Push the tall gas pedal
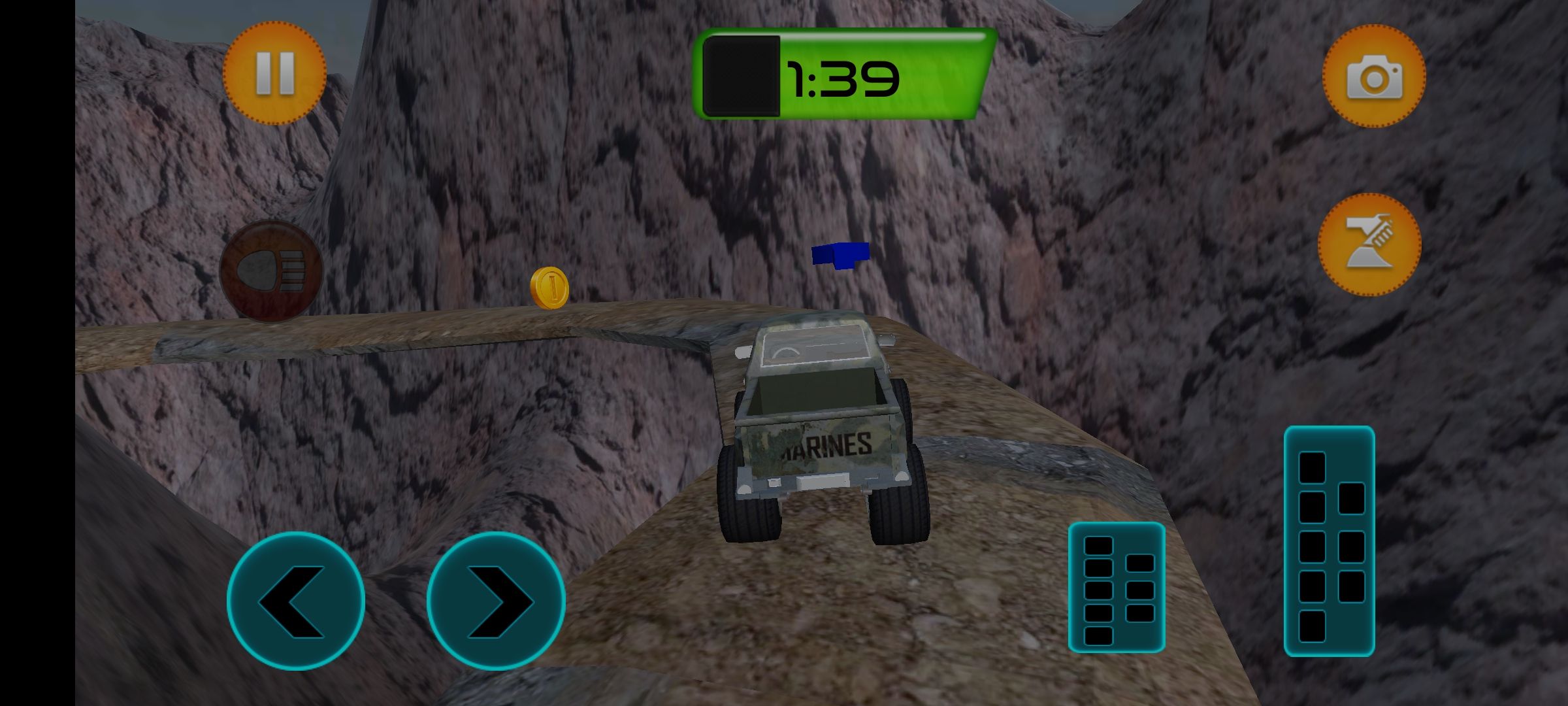This screenshot has width=1568, height=706. (1329, 541)
